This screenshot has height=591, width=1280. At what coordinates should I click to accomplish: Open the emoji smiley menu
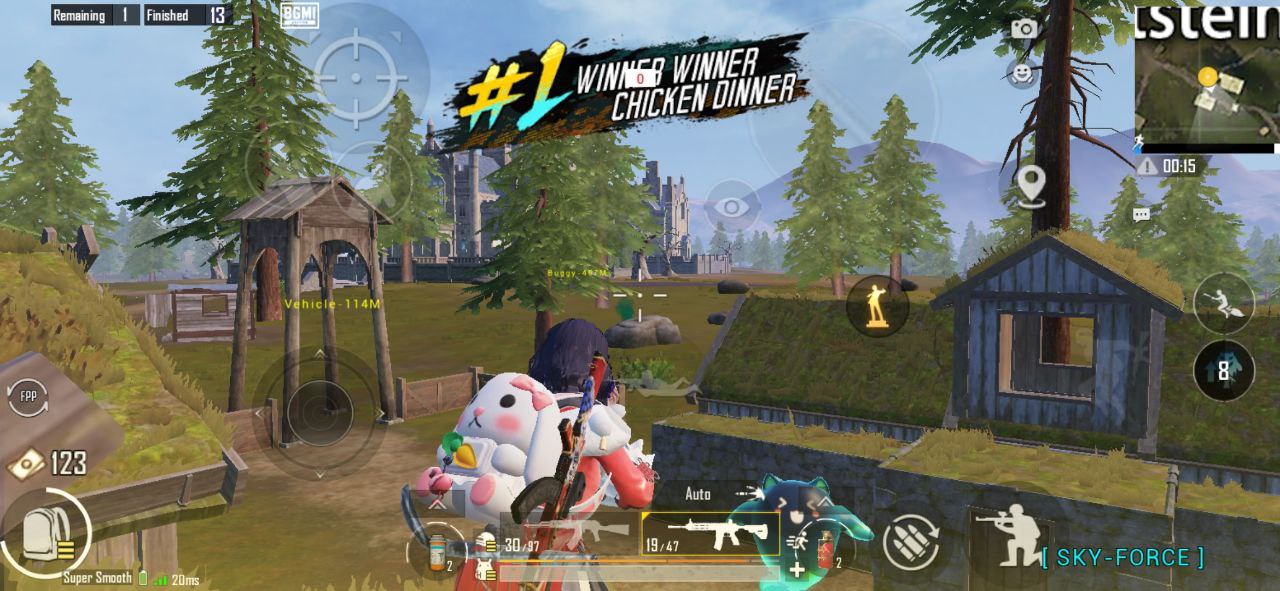tap(1021, 73)
